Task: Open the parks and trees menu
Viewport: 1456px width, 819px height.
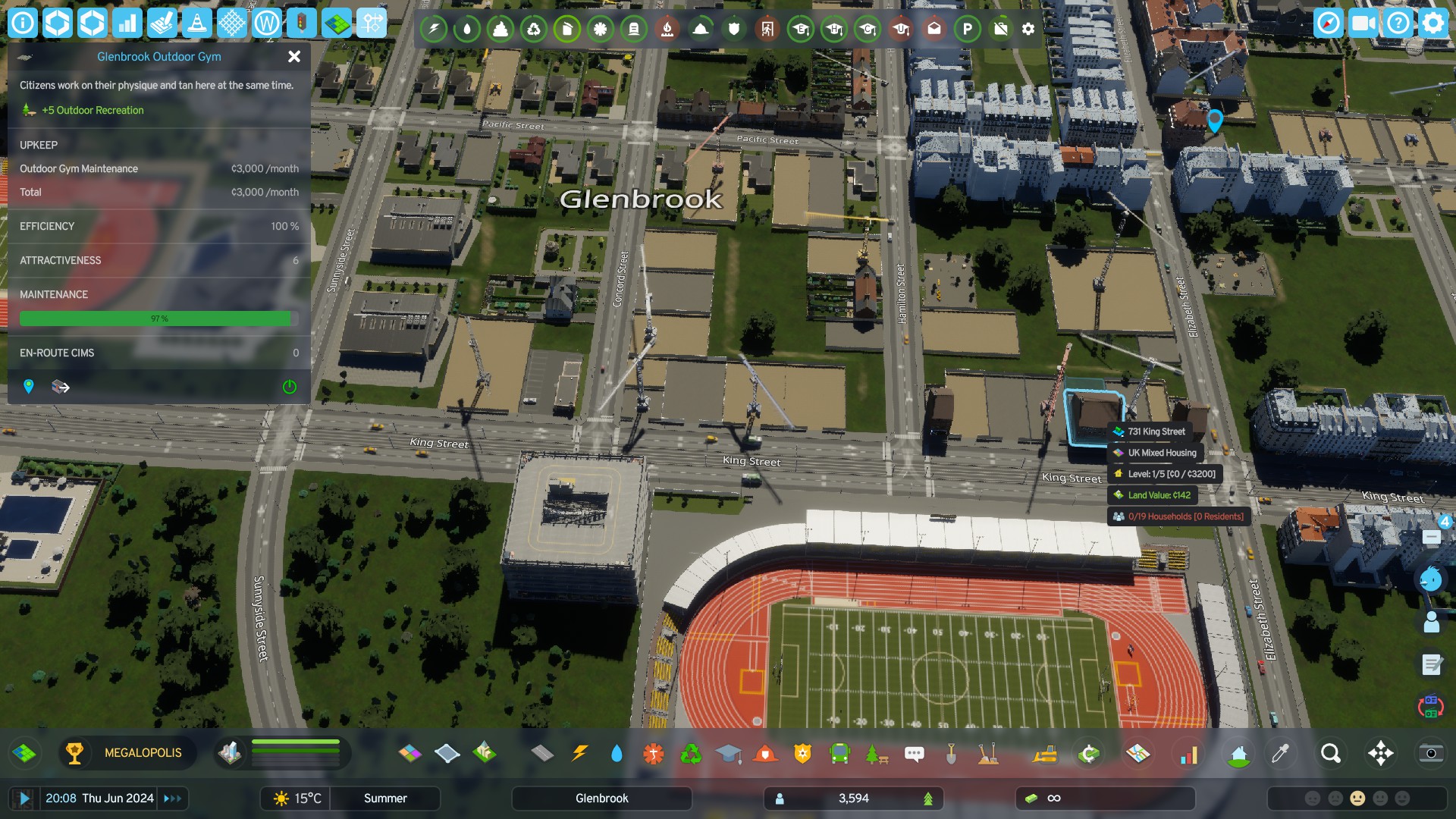Action: [877, 753]
